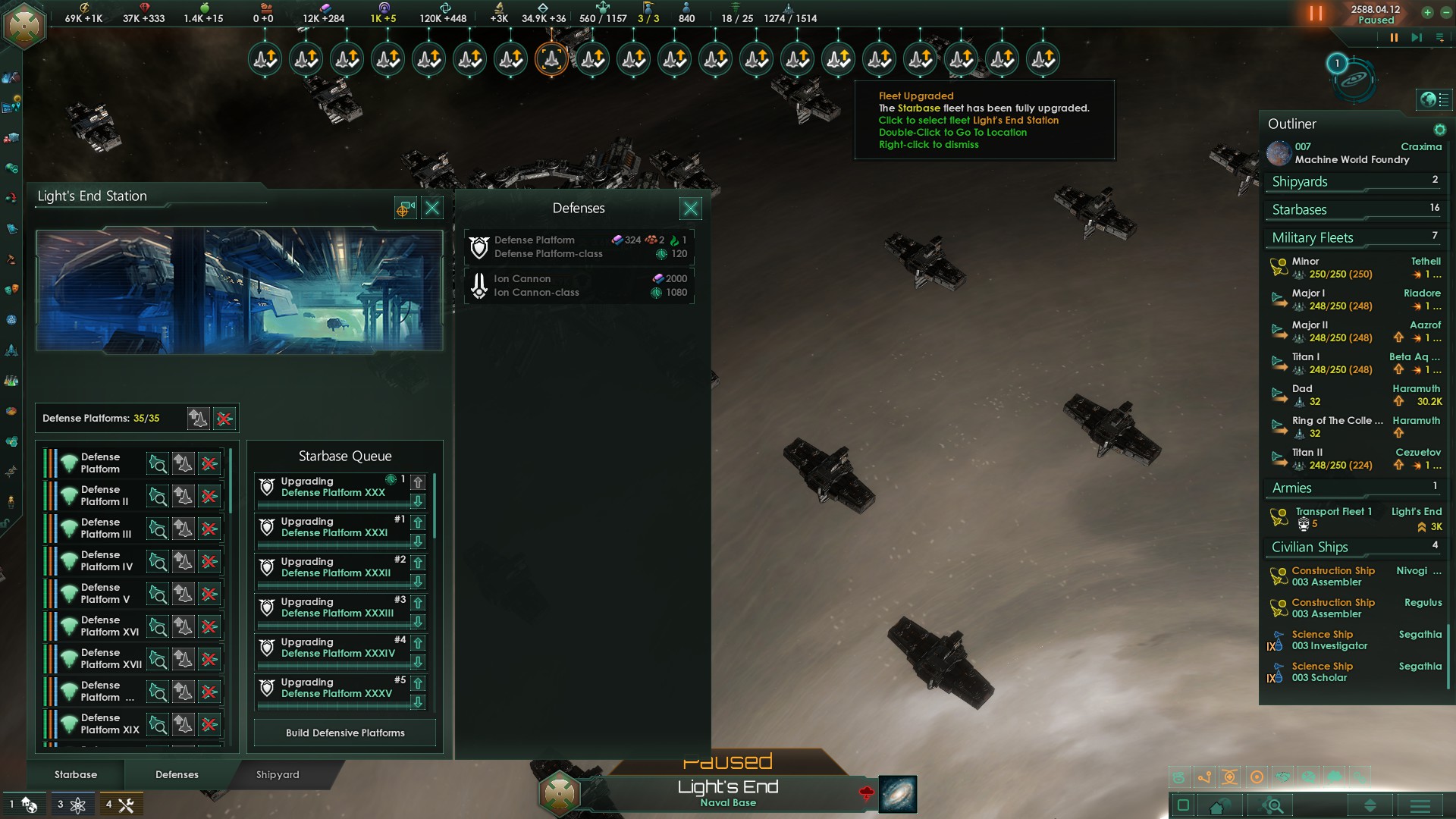Click the home system icon at bottom right
1456x819 pixels.
tap(1219, 806)
